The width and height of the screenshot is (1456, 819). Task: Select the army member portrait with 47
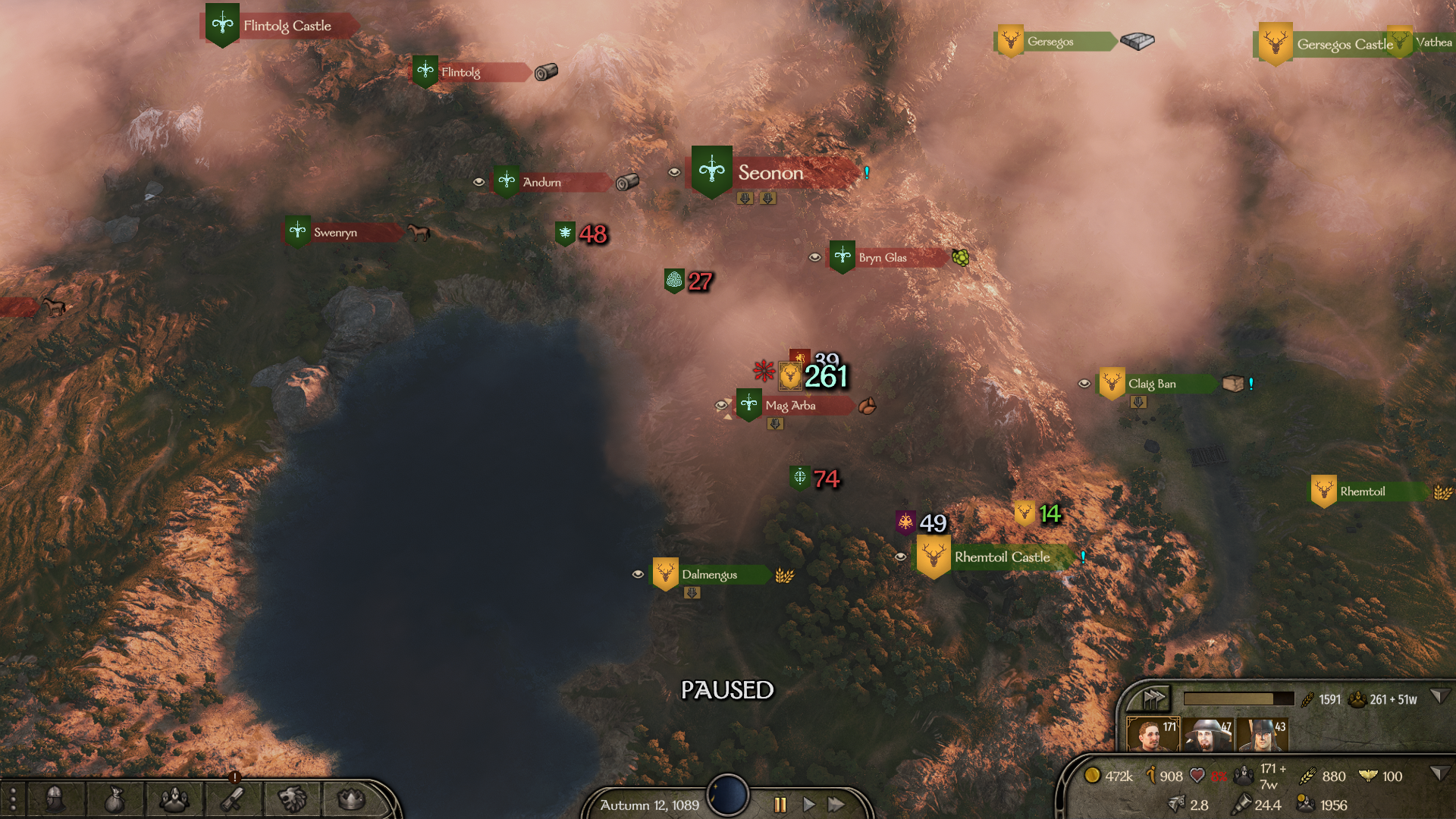[1207, 734]
